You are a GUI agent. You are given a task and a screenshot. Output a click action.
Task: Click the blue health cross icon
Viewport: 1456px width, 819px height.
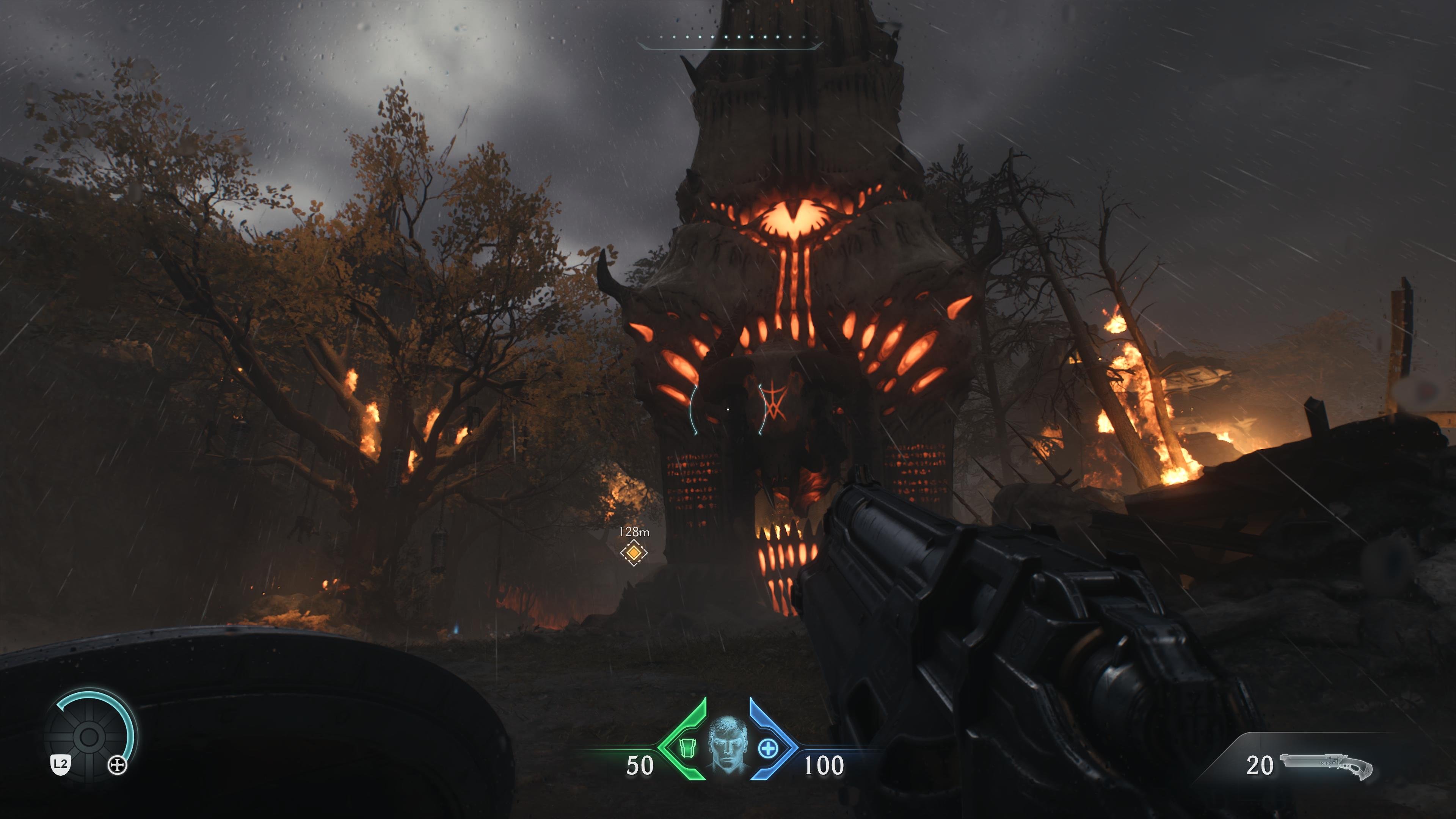[x=769, y=748]
